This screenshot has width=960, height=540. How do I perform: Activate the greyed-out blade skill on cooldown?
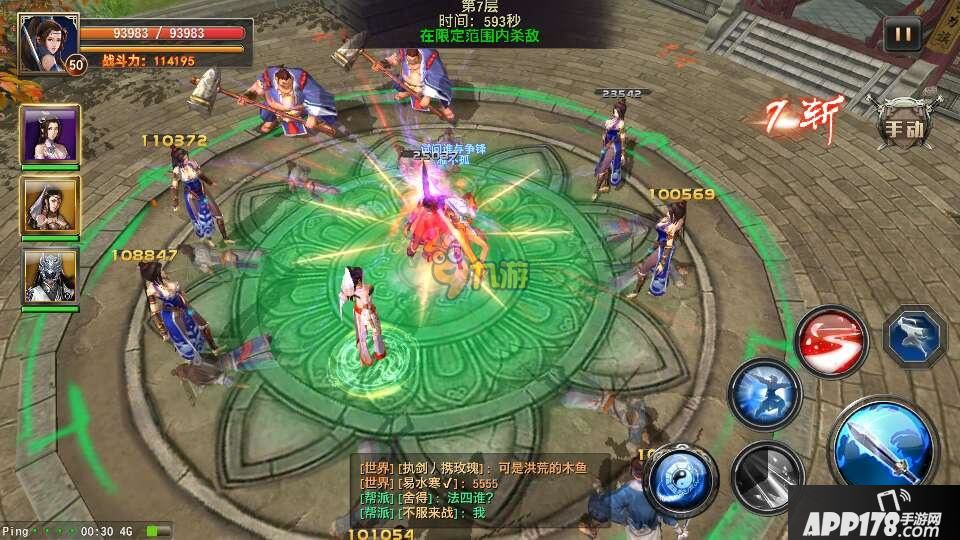[766, 475]
